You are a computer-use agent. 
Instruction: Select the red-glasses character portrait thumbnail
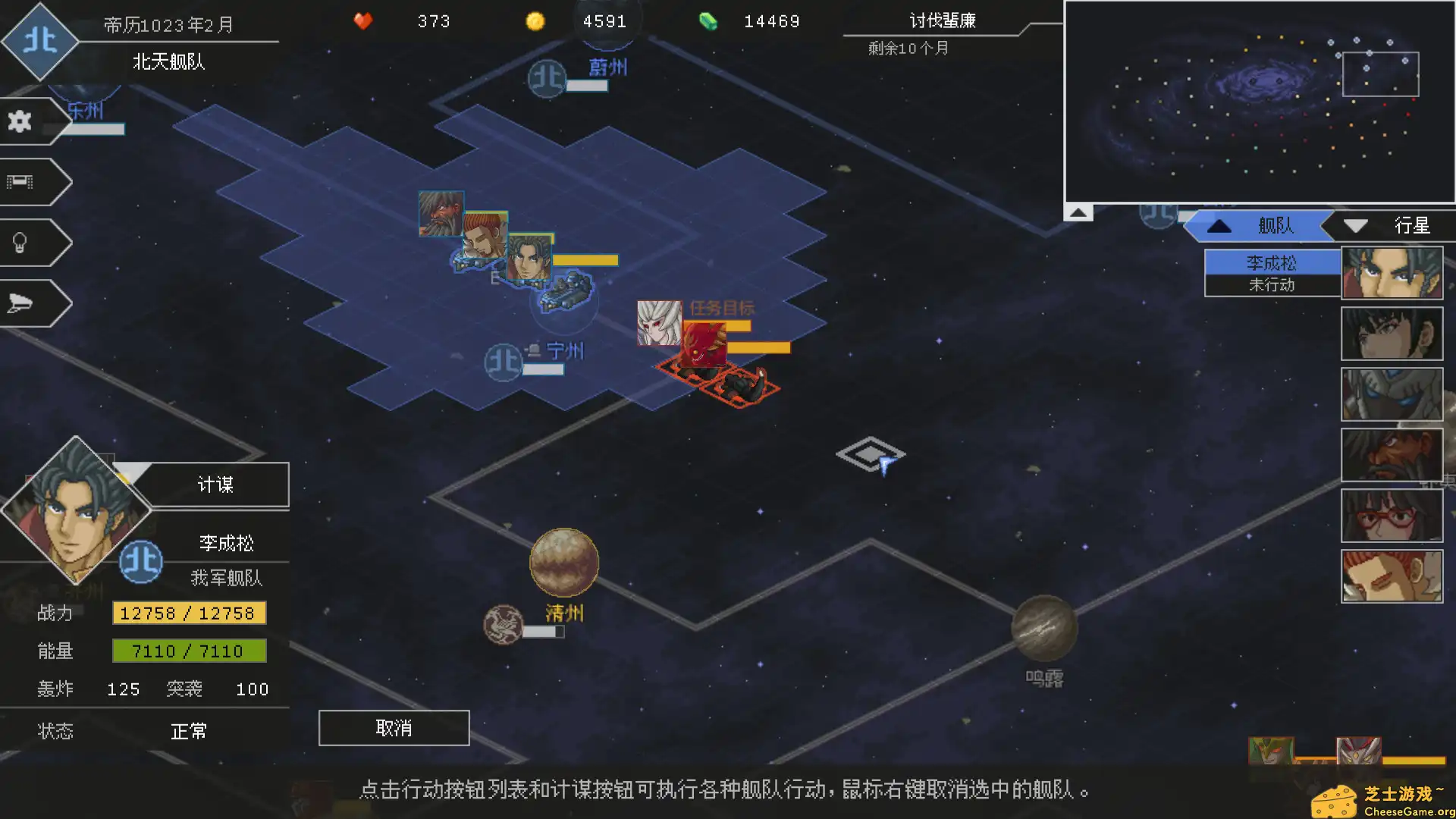pos(1392,516)
